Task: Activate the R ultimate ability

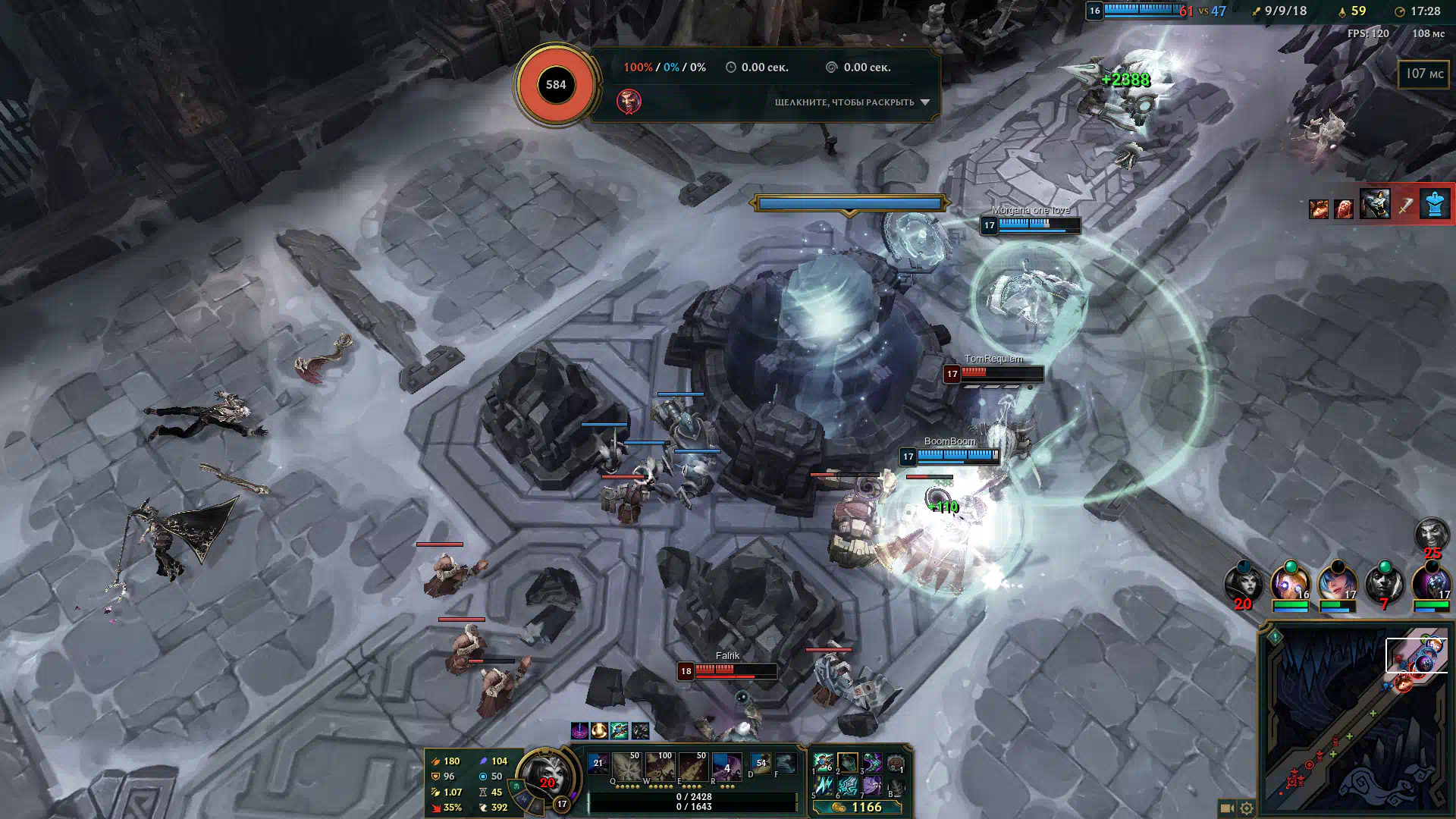Action: (x=726, y=767)
